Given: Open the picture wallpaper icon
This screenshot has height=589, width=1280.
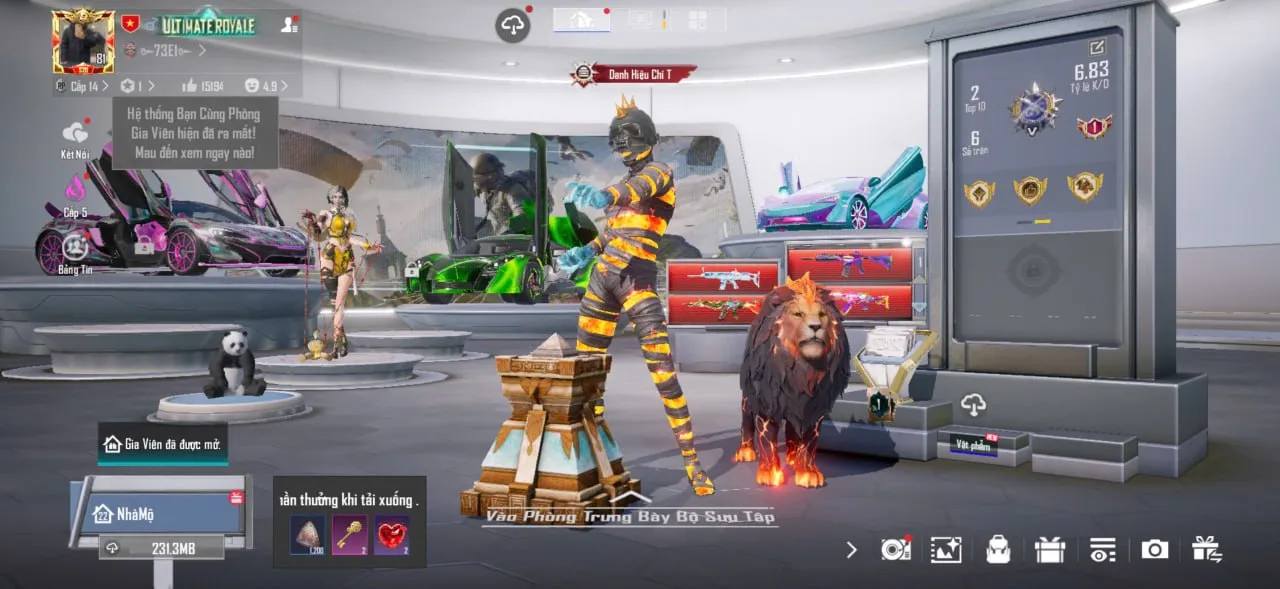Looking at the screenshot, I should [x=945, y=549].
